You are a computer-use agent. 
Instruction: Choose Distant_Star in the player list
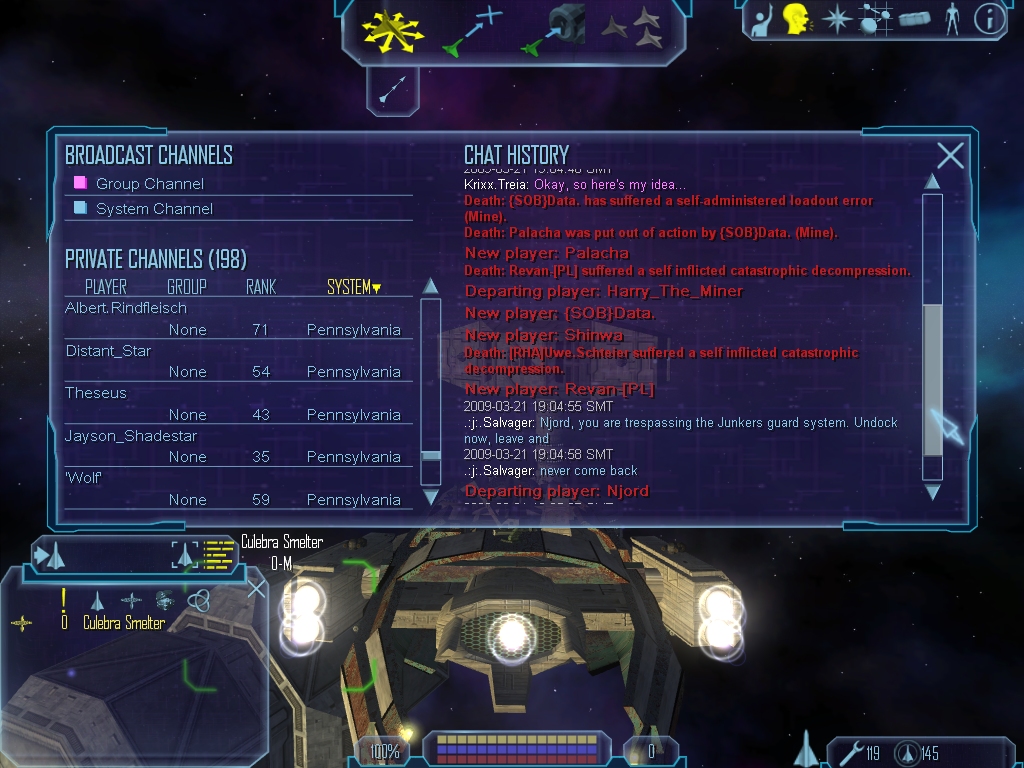coord(109,351)
